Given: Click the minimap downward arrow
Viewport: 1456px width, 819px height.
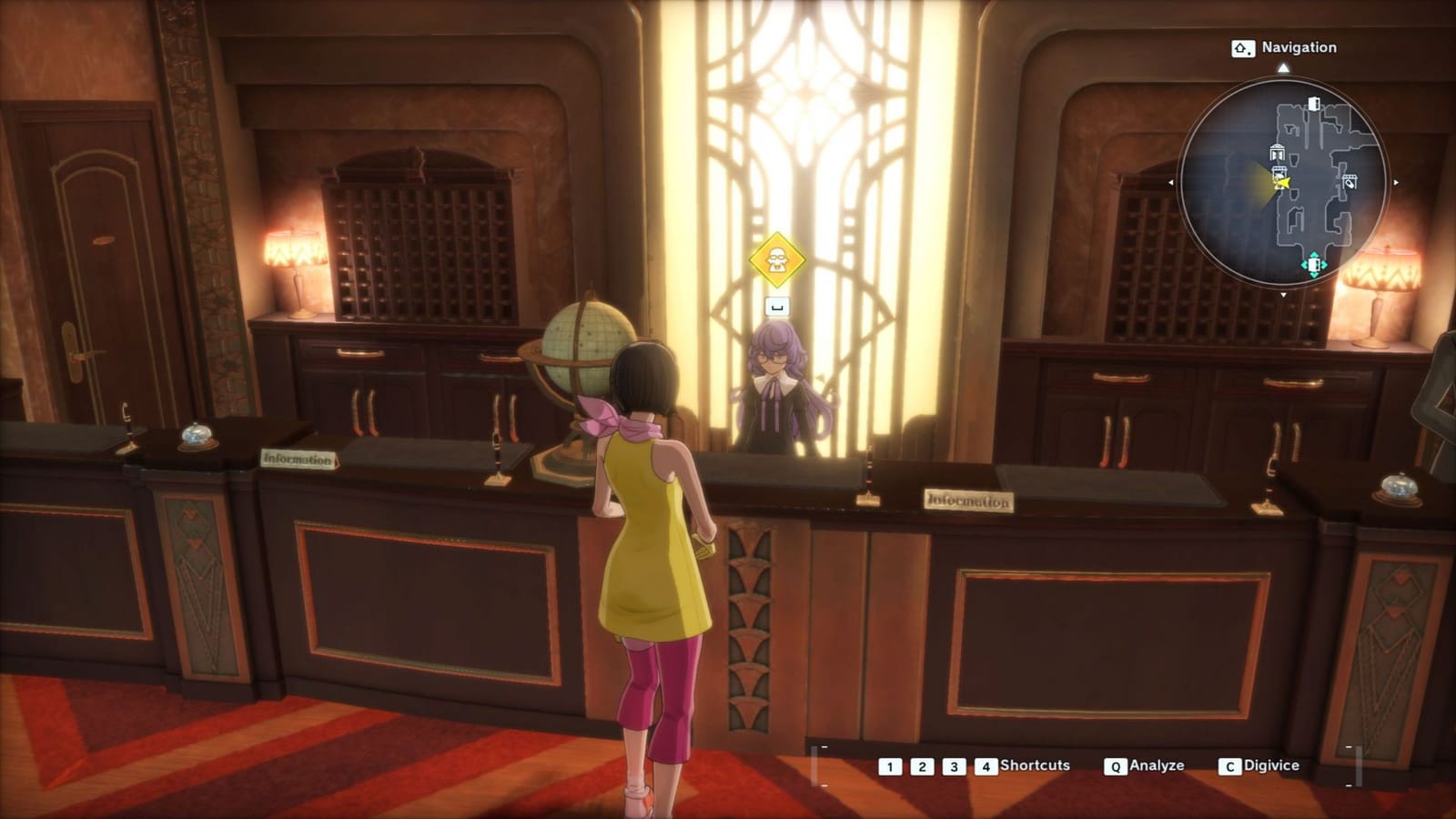Looking at the screenshot, I should tap(1284, 295).
